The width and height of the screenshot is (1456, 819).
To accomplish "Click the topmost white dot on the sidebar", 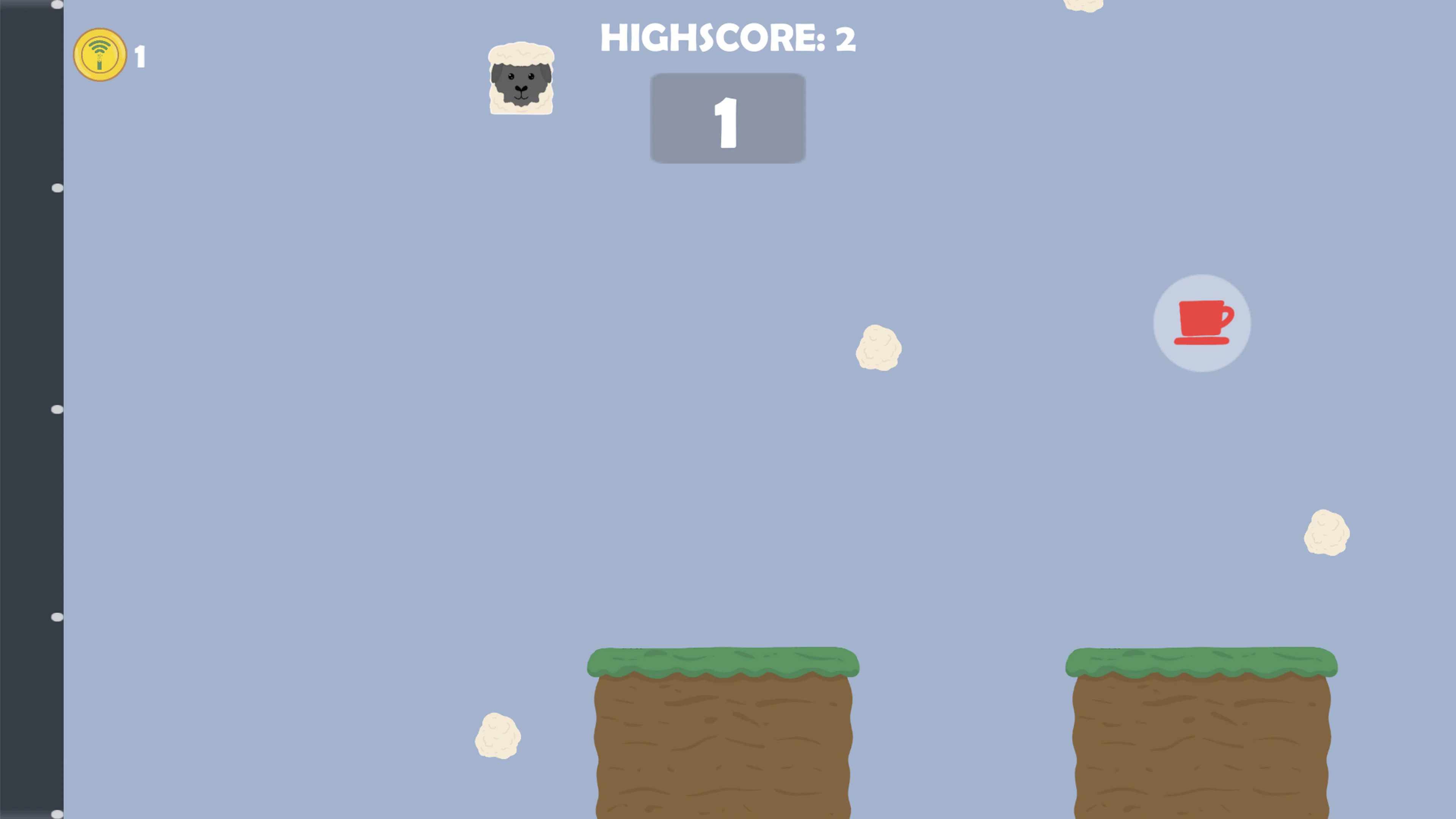I will click(x=56, y=4).
